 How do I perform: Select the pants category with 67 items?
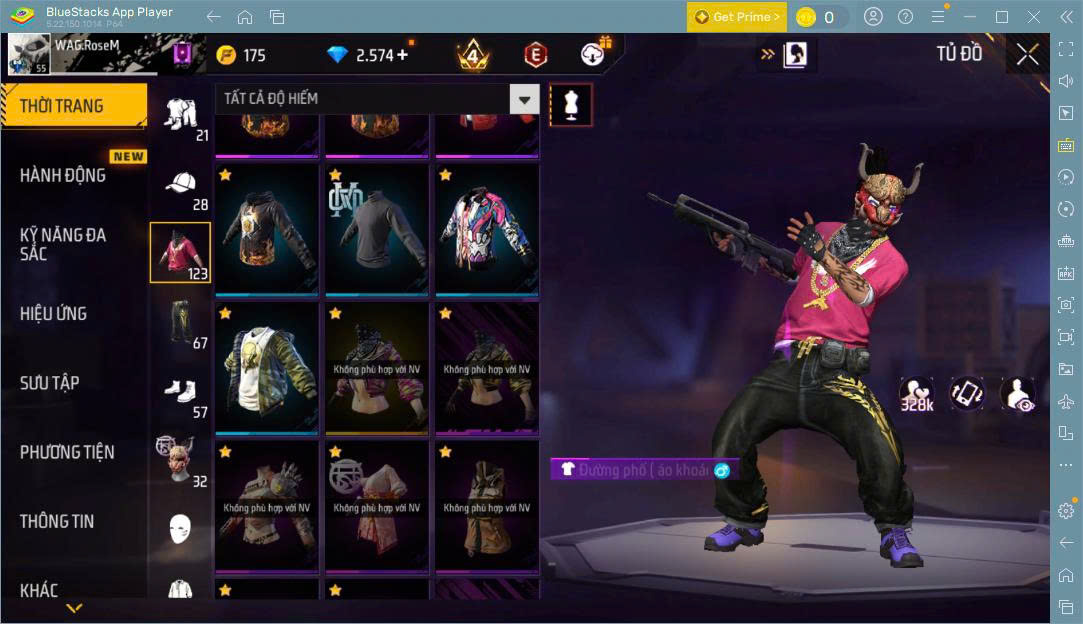point(181,323)
